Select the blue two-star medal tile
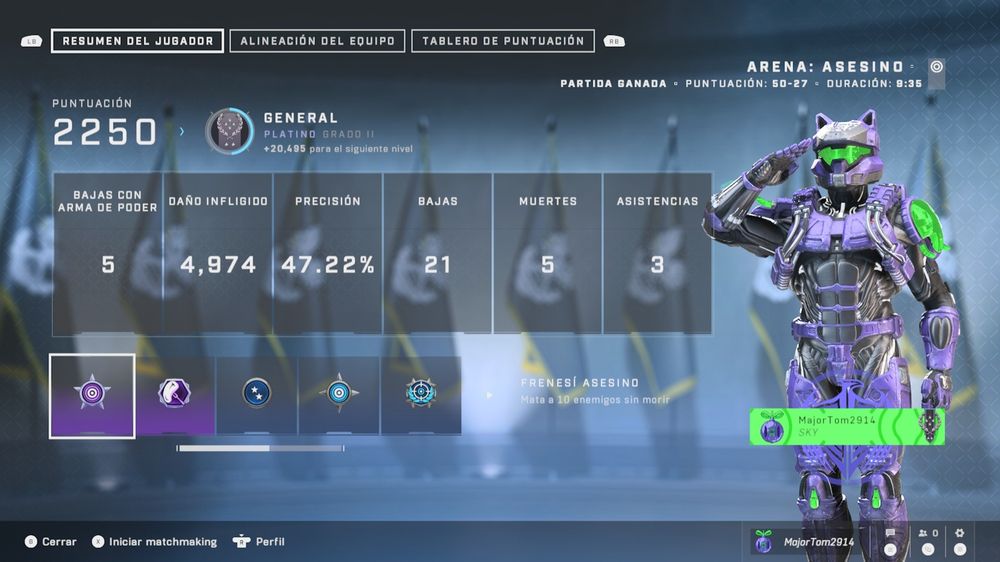Viewport: 1000px width, 562px height. (x=257, y=395)
